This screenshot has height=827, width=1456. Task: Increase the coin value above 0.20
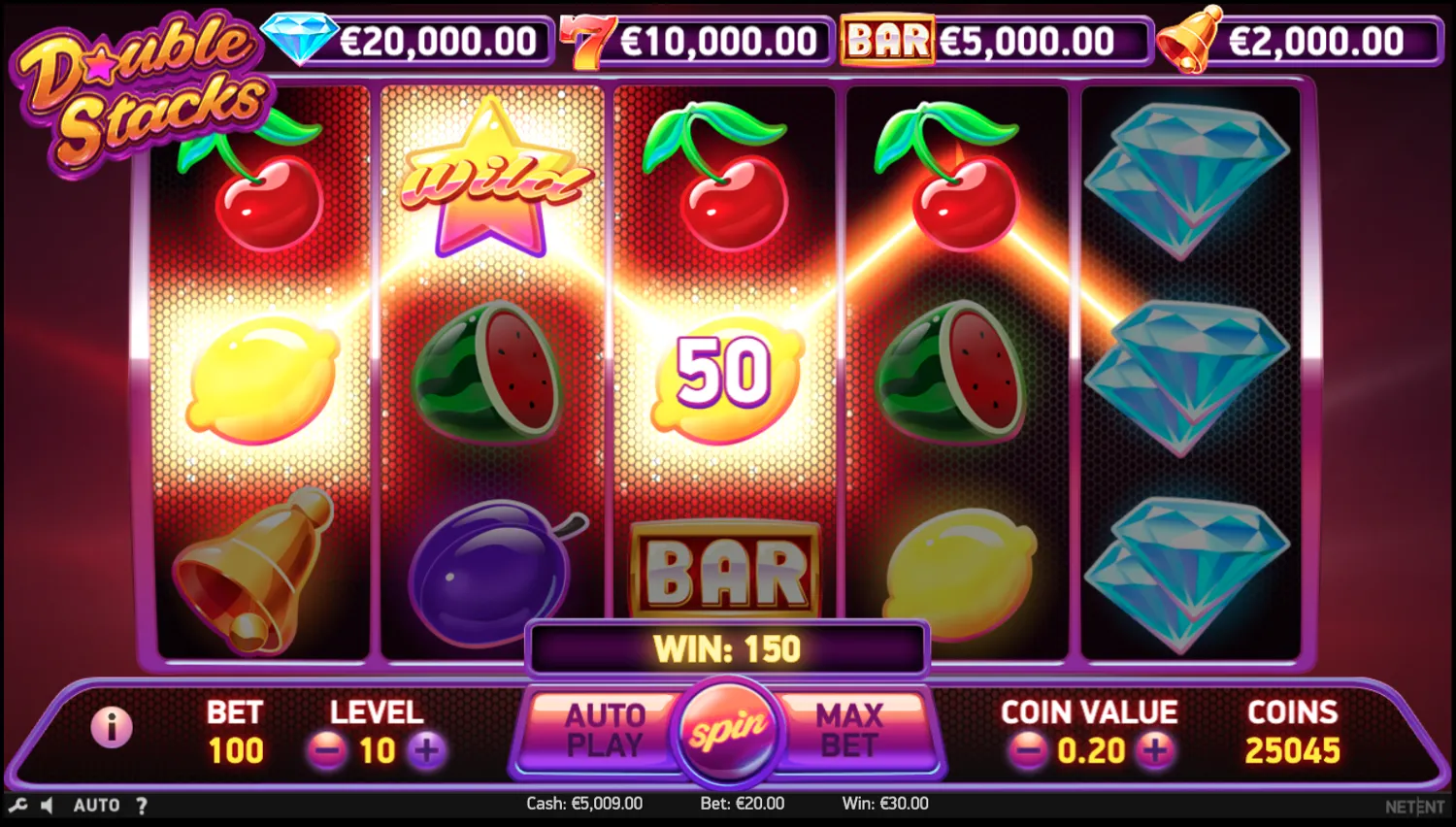[x=1155, y=750]
